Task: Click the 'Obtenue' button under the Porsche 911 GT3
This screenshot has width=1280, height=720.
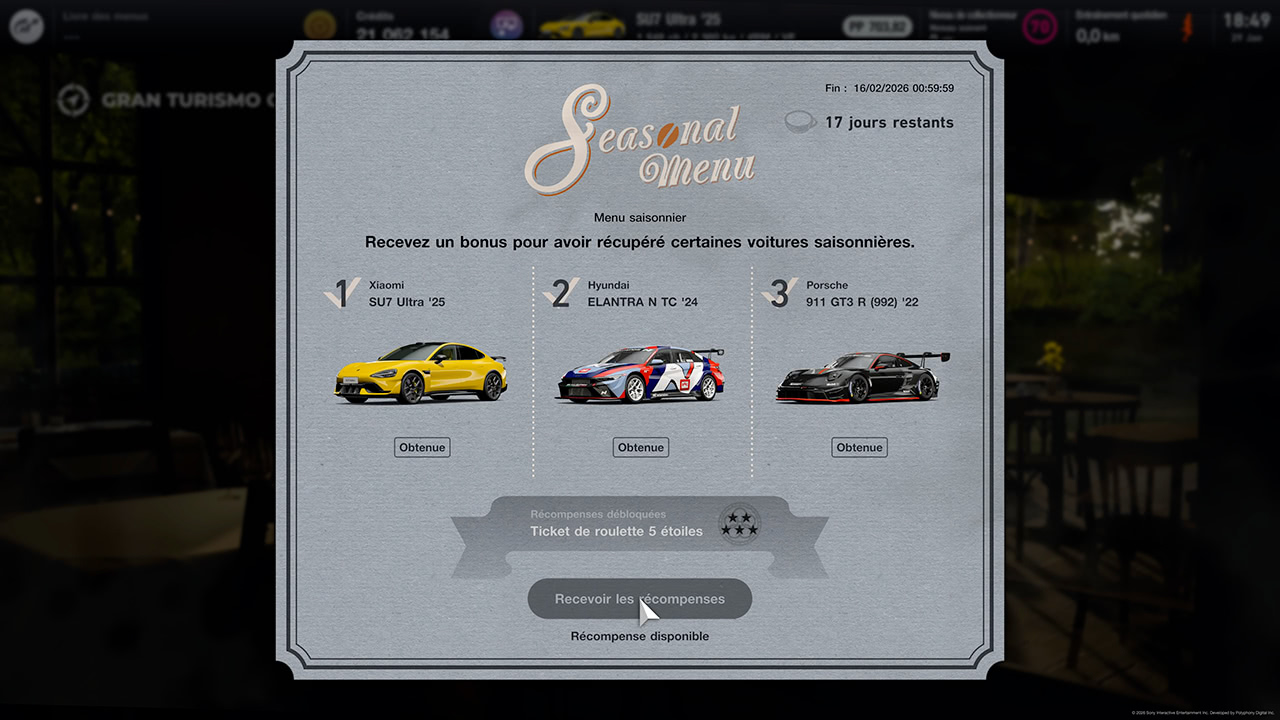Action: [858, 447]
